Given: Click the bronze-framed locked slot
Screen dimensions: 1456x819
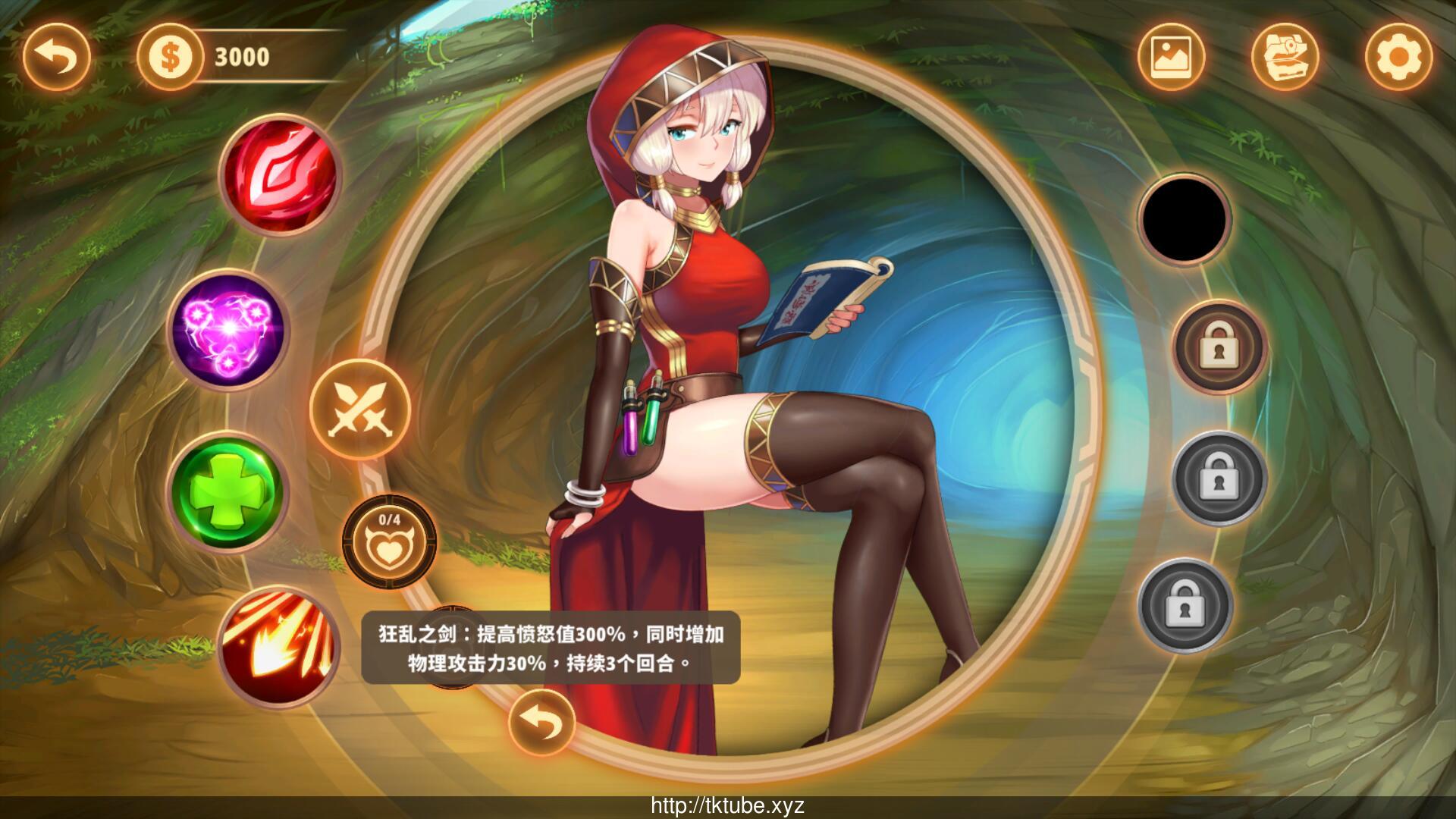Looking at the screenshot, I should tap(1219, 347).
